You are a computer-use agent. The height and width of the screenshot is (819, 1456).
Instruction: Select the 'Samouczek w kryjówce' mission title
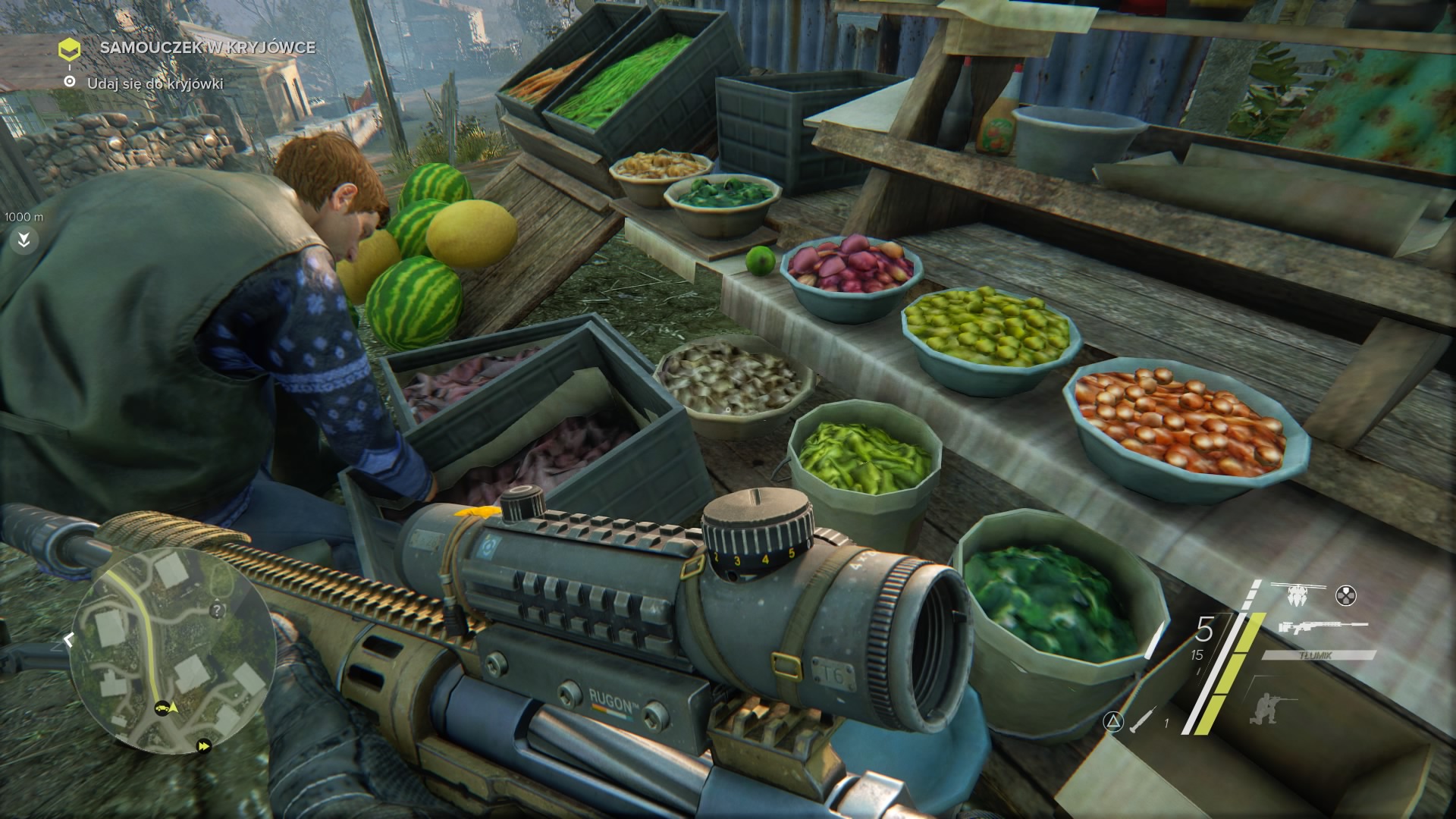tap(207, 47)
